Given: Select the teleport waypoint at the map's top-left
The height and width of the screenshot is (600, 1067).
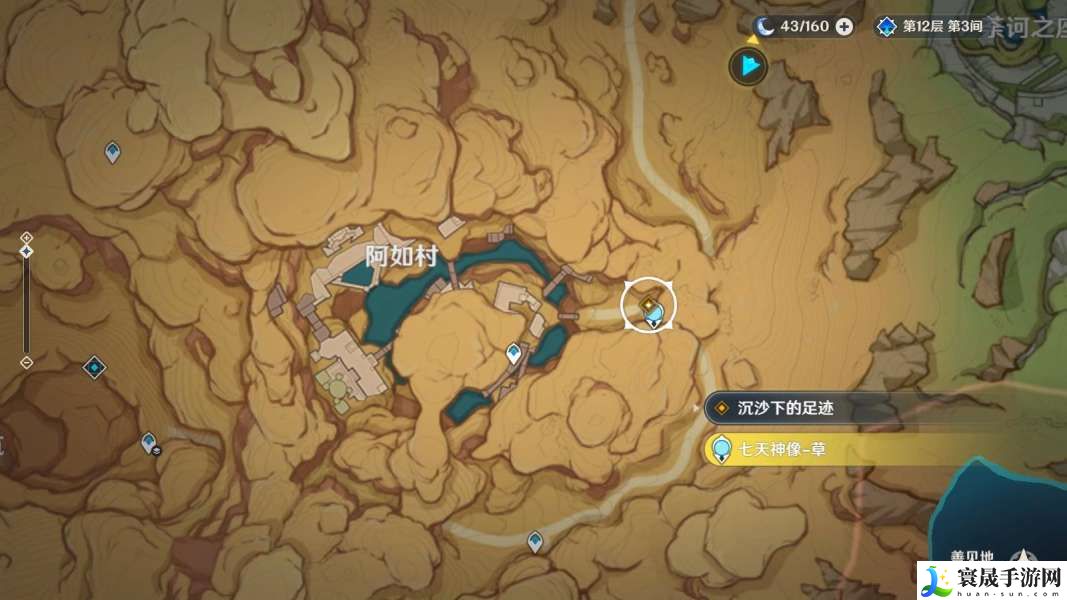Looking at the screenshot, I should 113,152.
